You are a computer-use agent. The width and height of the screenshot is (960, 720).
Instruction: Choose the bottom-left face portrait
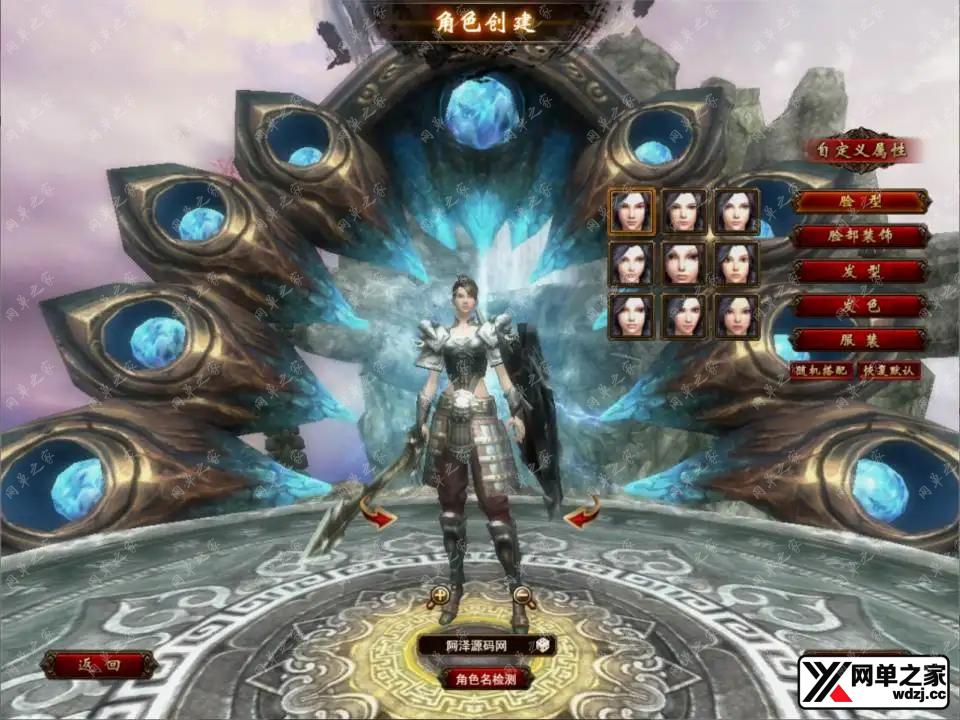[x=633, y=315]
